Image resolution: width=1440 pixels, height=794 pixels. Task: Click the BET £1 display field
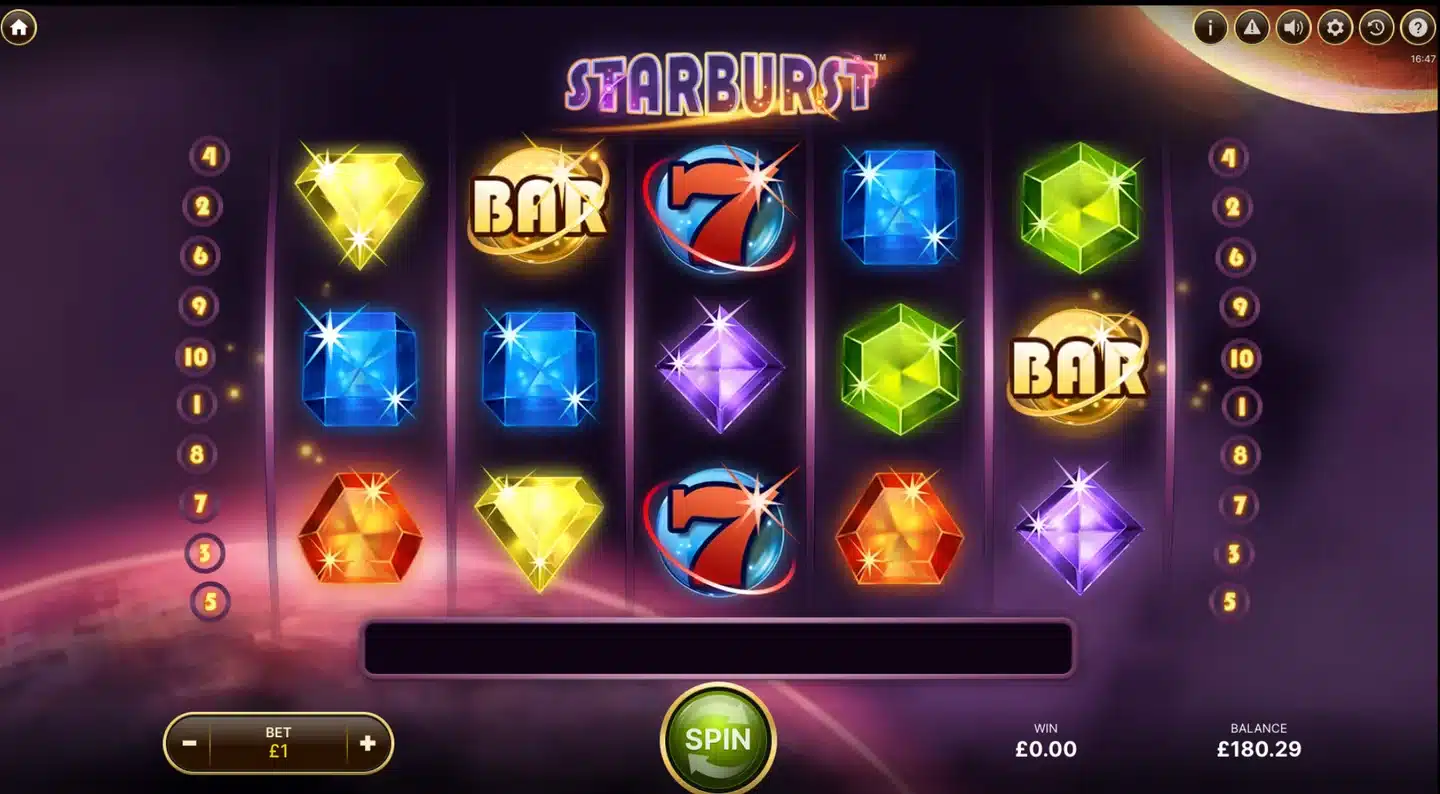(280, 742)
